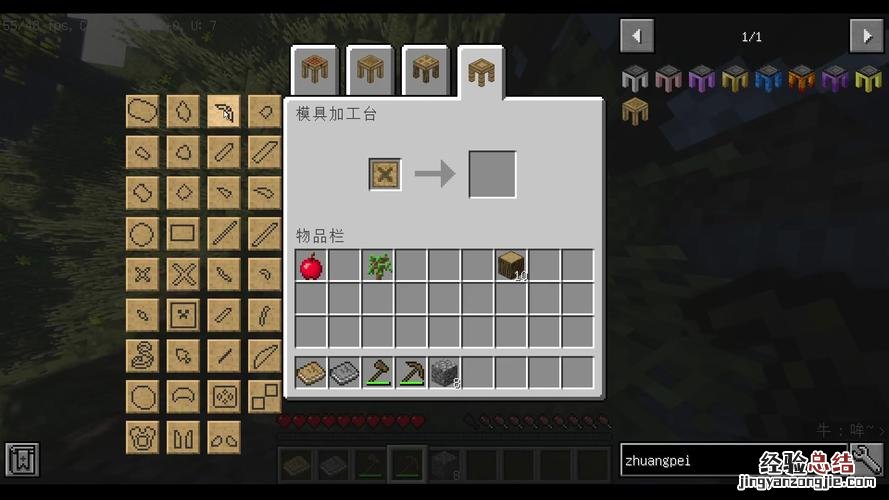Click the JEI previous page arrow
Image resolution: width=889 pixels, height=500 pixels.
tap(637, 36)
